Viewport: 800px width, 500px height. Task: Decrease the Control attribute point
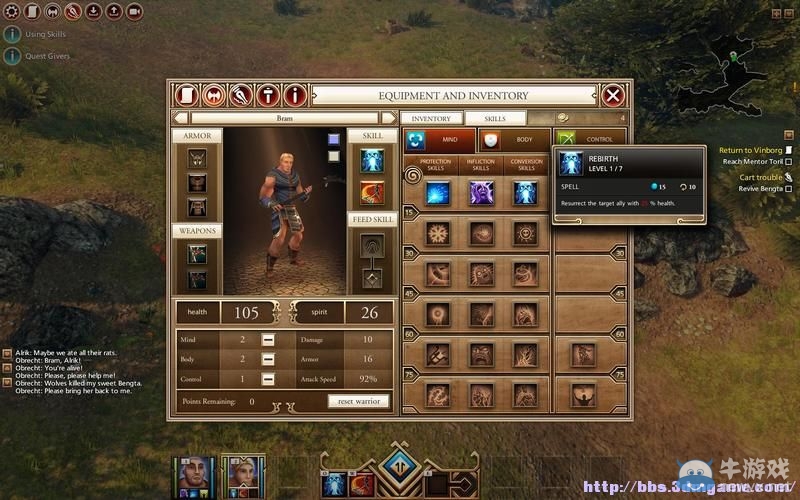pyautogui.click(x=268, y=379)
